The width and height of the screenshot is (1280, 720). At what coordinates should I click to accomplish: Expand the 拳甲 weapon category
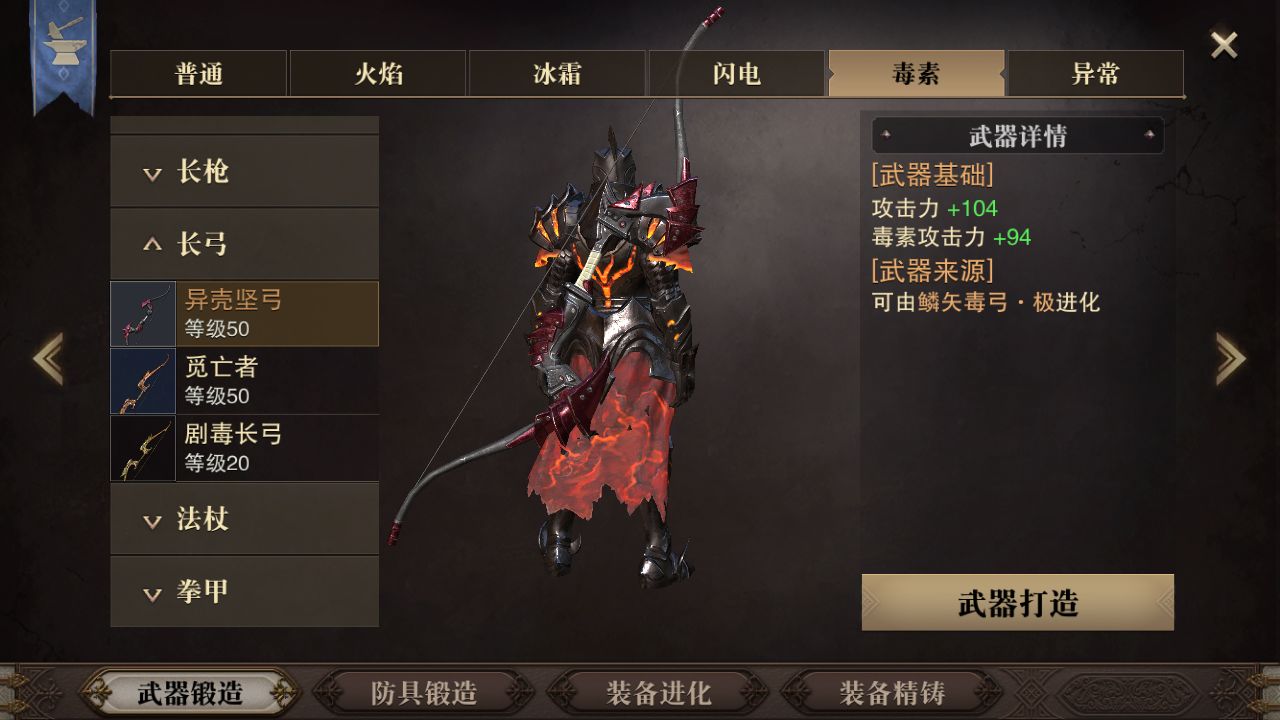(x=244, y=591)
